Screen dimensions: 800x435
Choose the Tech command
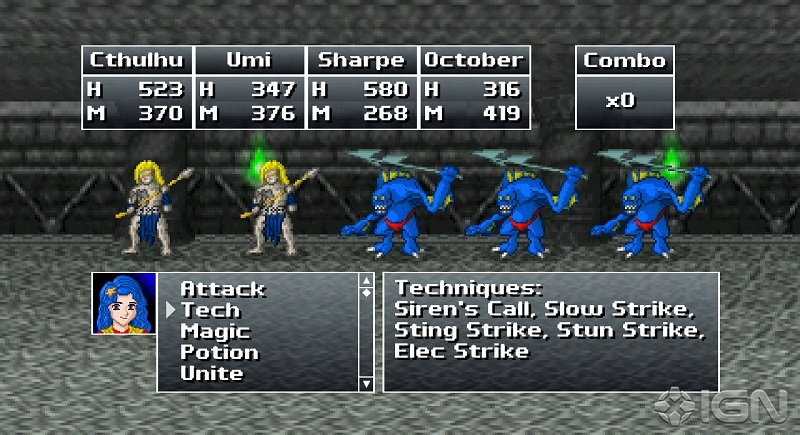coord(209,310)
